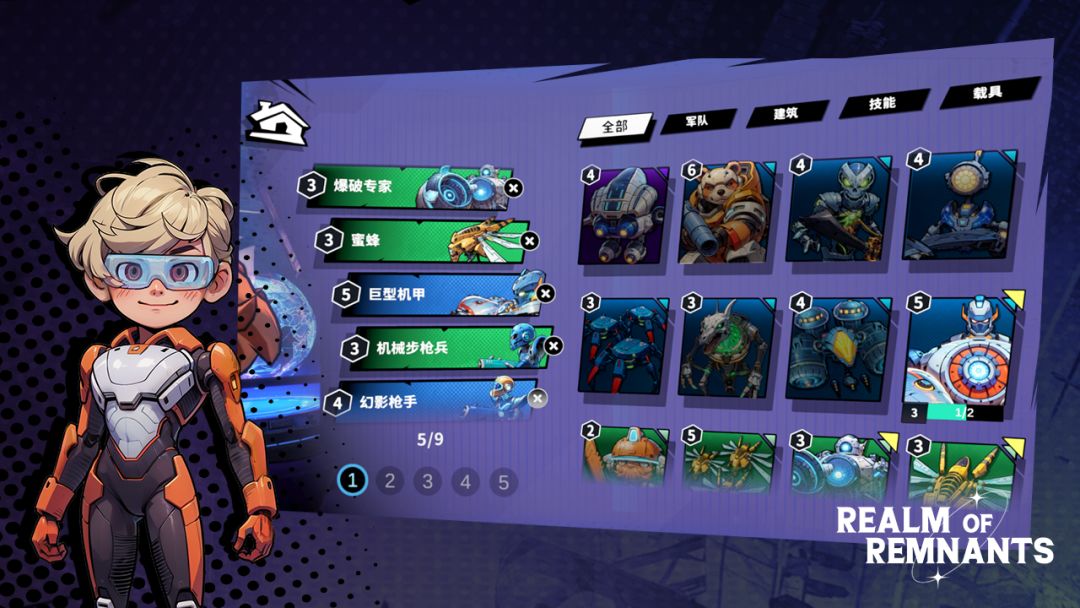Show the 技能 category tab
The image size is (1080, 608).
pyautogui.click(x=882, y=104)
